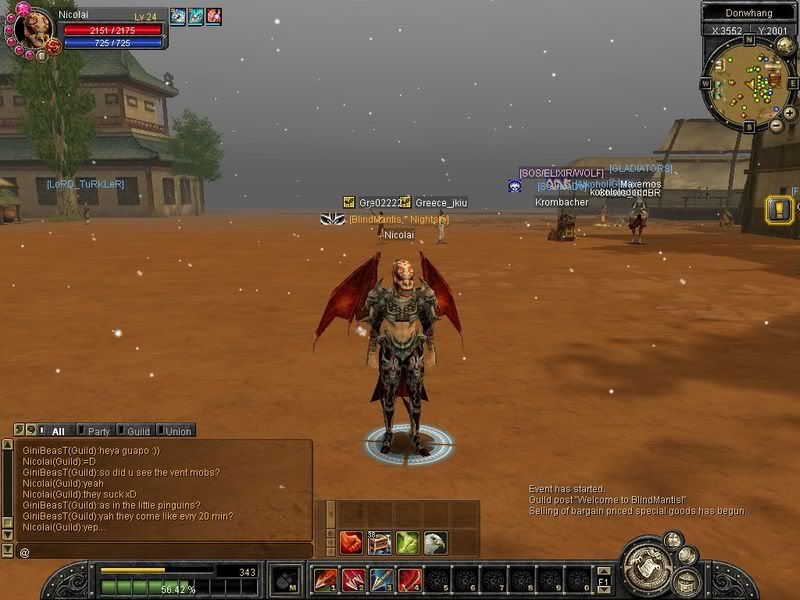Image resolution: width=800 pixels, height=600 pixels.
Task: Select the Guild chat tab
Action: tap(138, 431)
